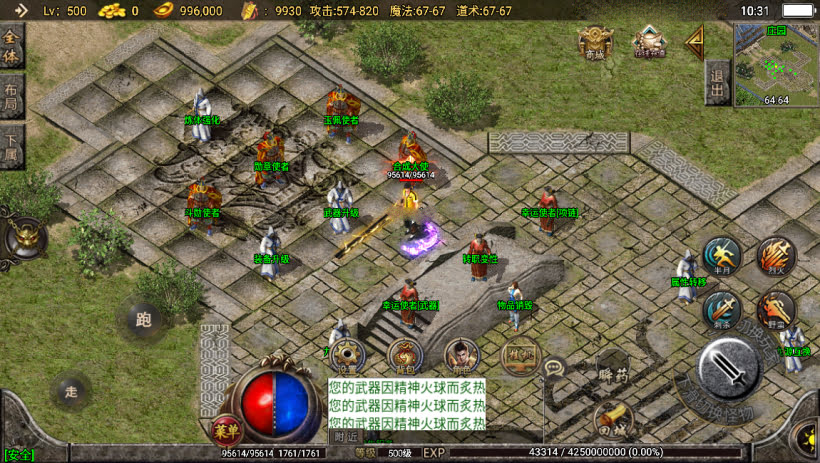Activate the 烈火 flame sword skill
The height and width of the screenshot is (463, 820).
[775, 257]
